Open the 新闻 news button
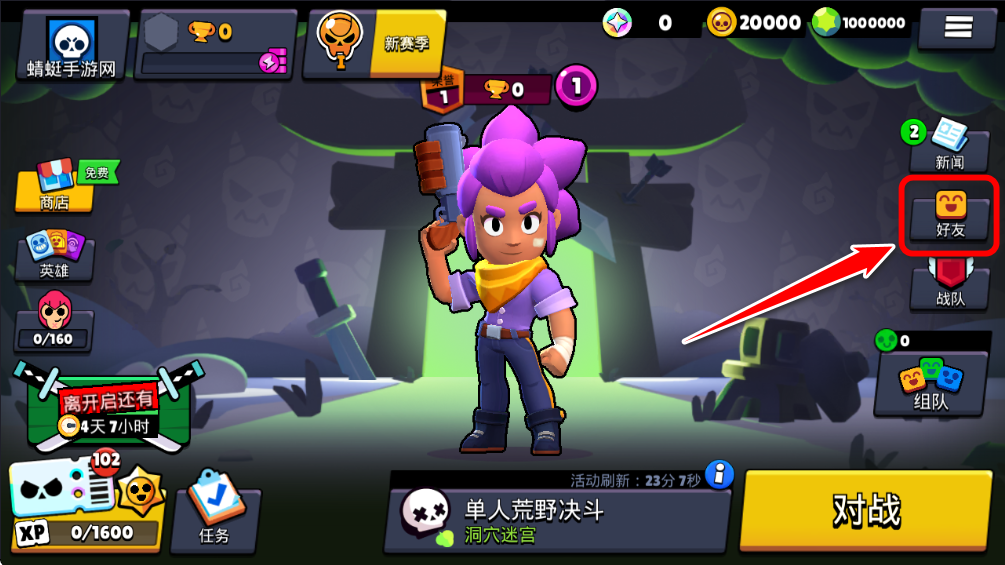This screenshot has width=1005, height=565. 949,147
